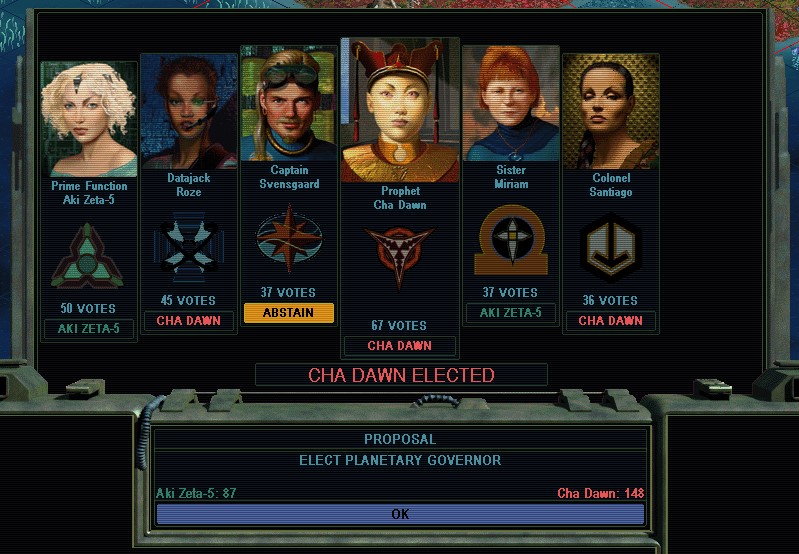This screenshot has width=799, height=554.
Task: Select Colonel Santiago's portrait
Action: (610, 112)
